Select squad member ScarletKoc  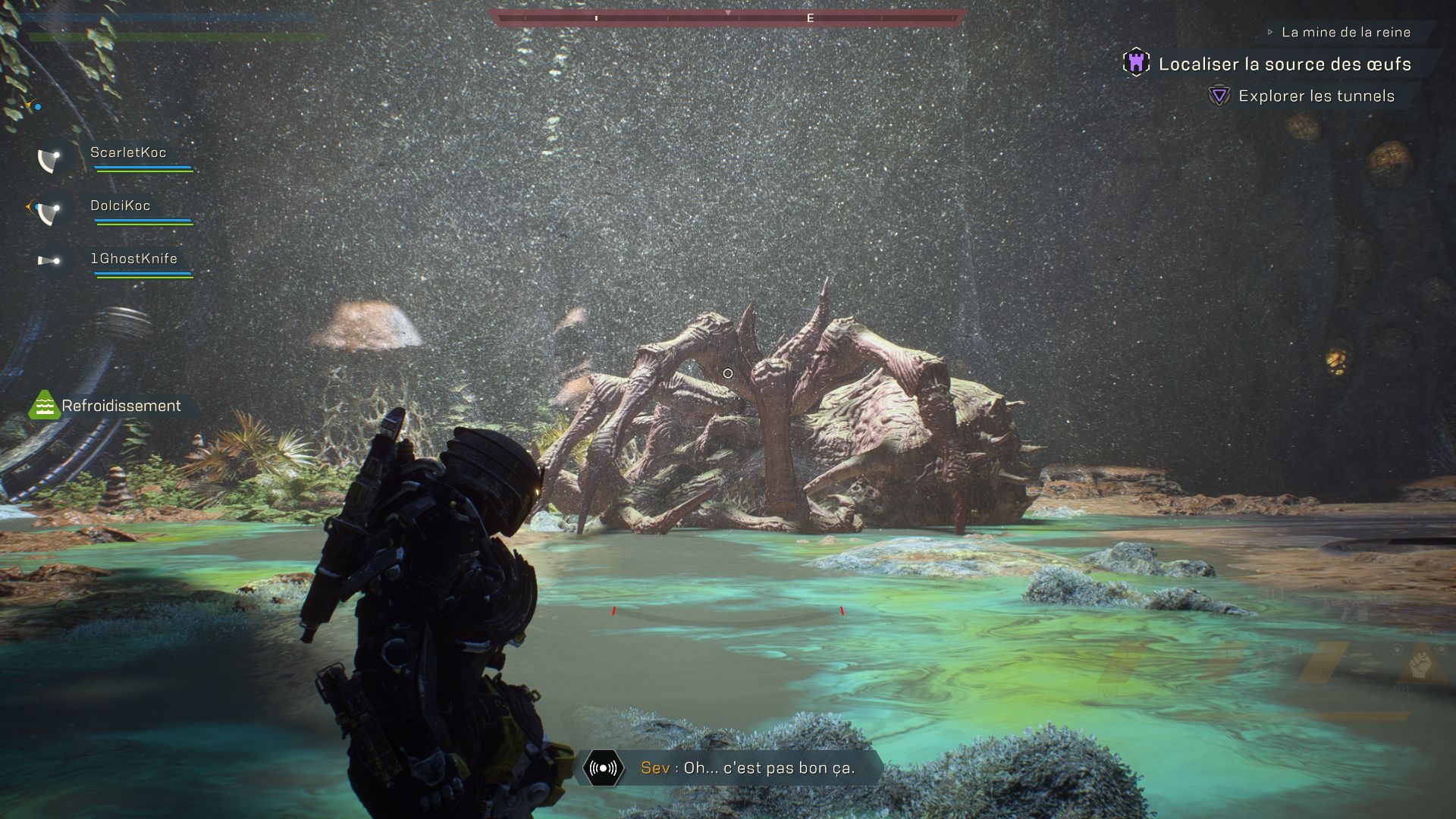coord(127,153)
